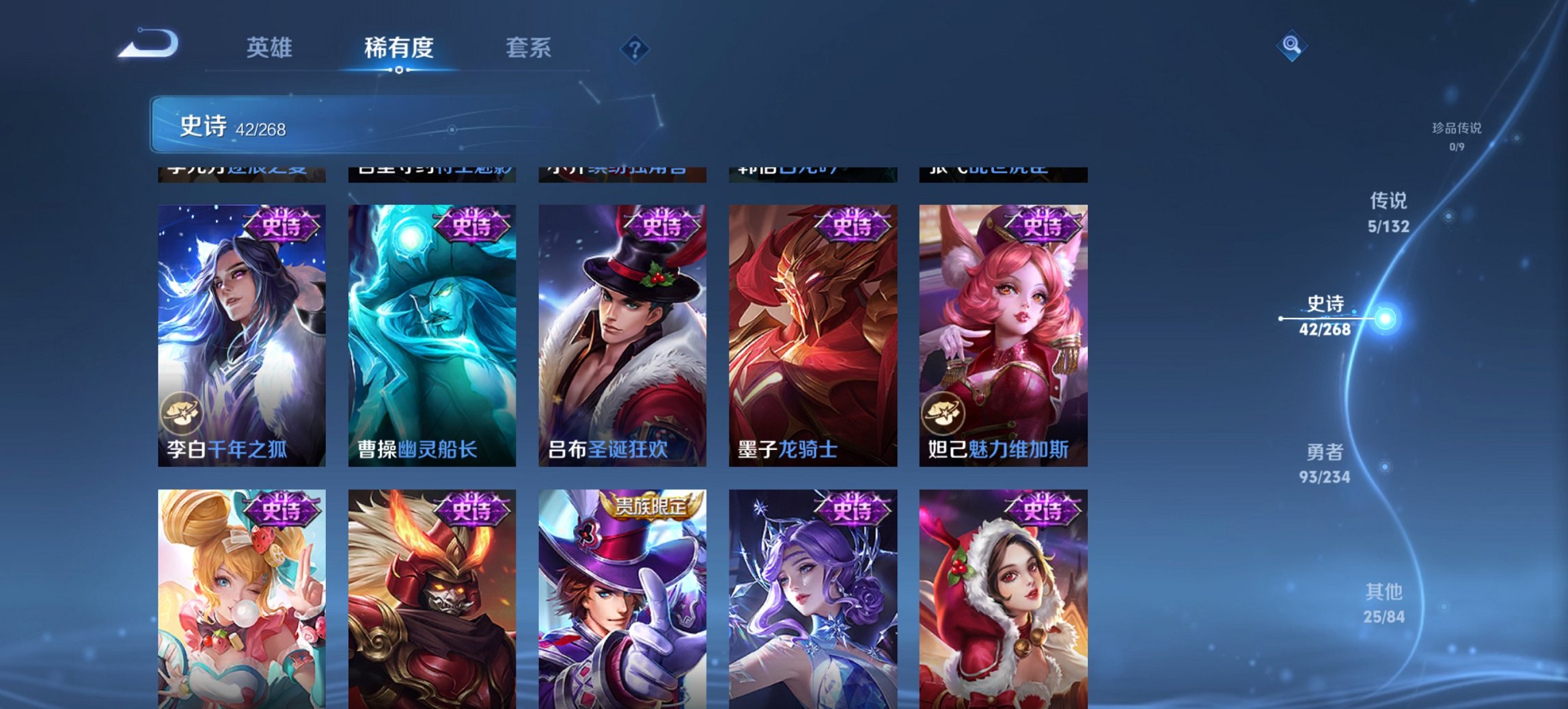The width and height of the screenshot is (1568, 709).
Task: Click the circular ornament icon on 妲己魅力维加斯 card
Action: coord(943,413)
